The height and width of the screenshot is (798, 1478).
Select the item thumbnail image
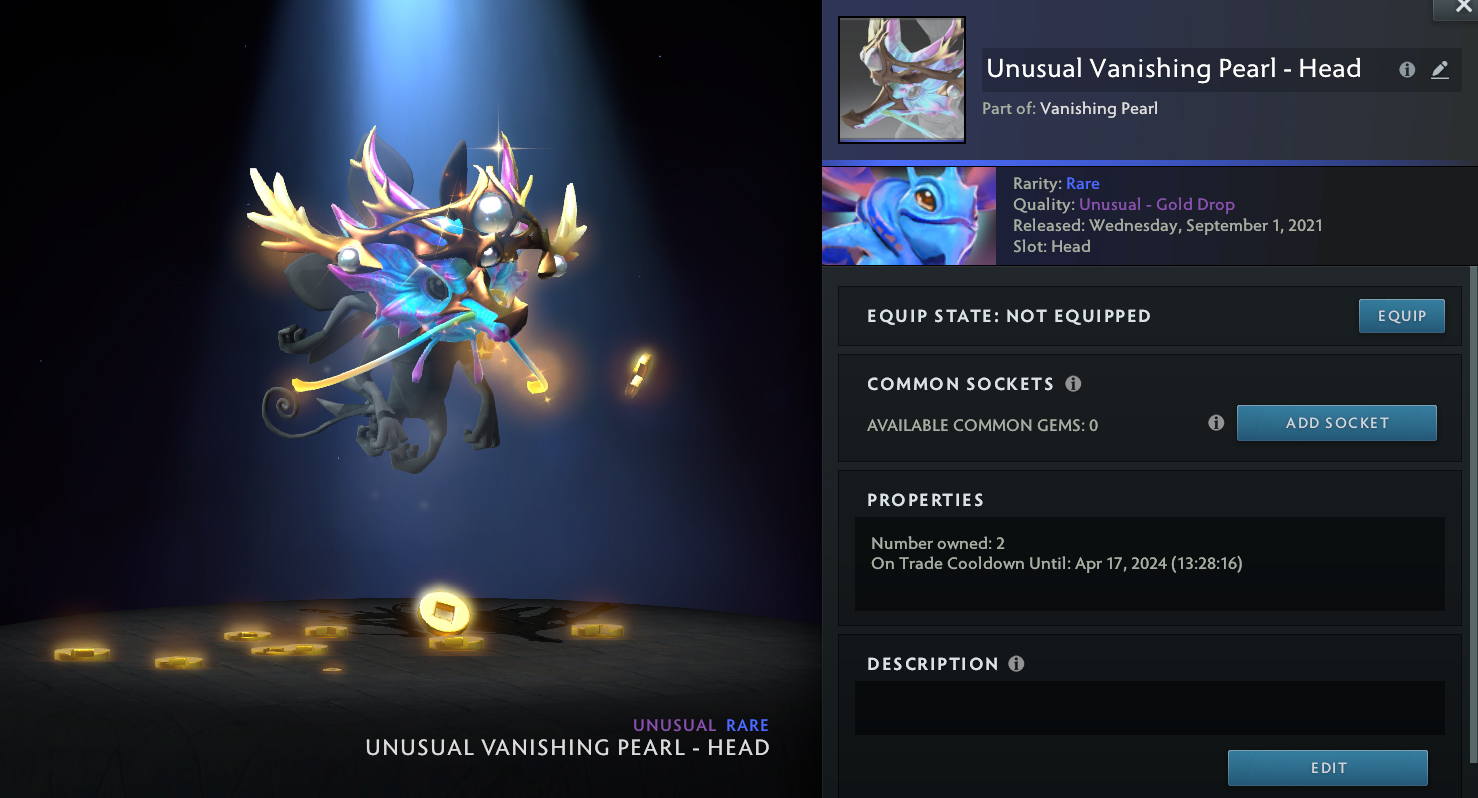(901, 80)
